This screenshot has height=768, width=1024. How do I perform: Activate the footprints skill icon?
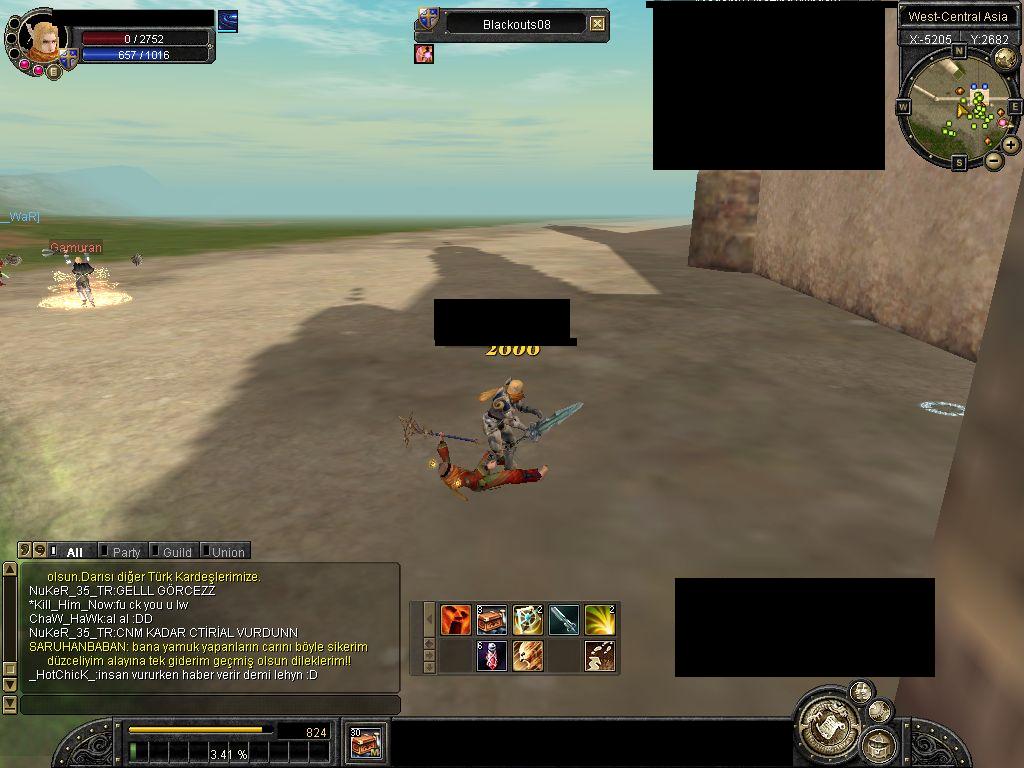pos(599,656)
